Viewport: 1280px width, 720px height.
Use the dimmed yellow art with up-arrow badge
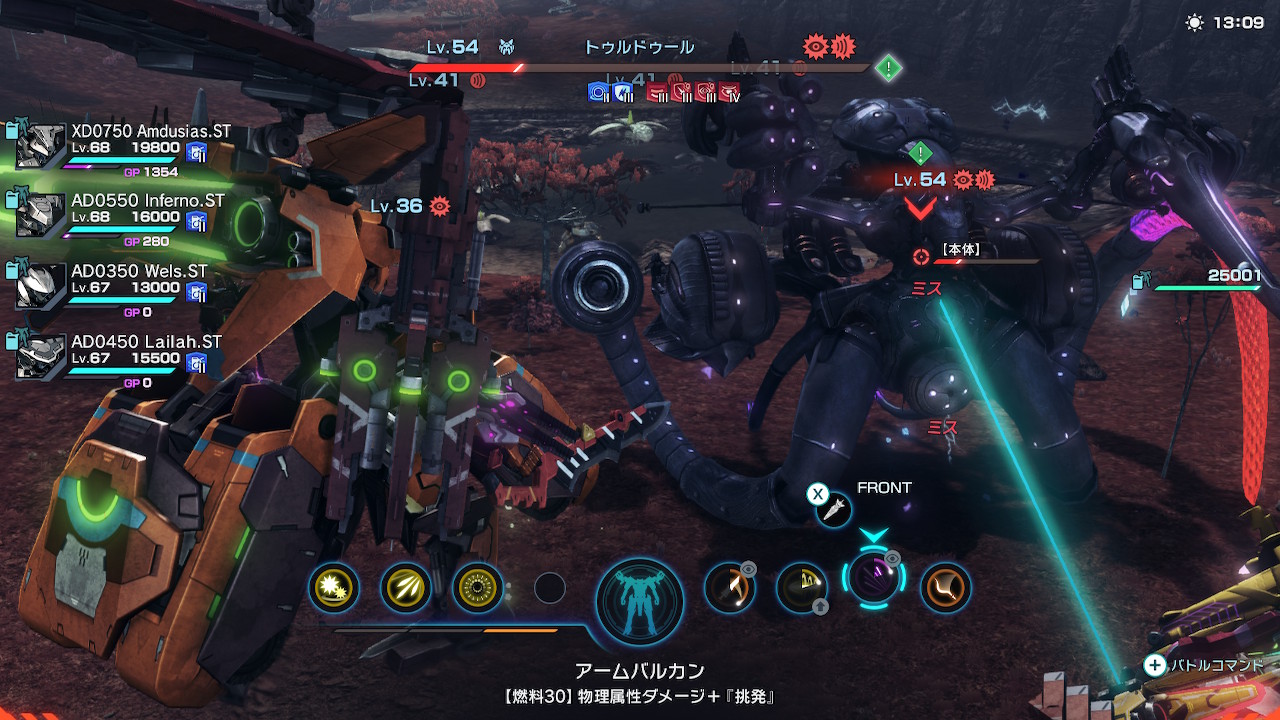click(x=801, y=588)
